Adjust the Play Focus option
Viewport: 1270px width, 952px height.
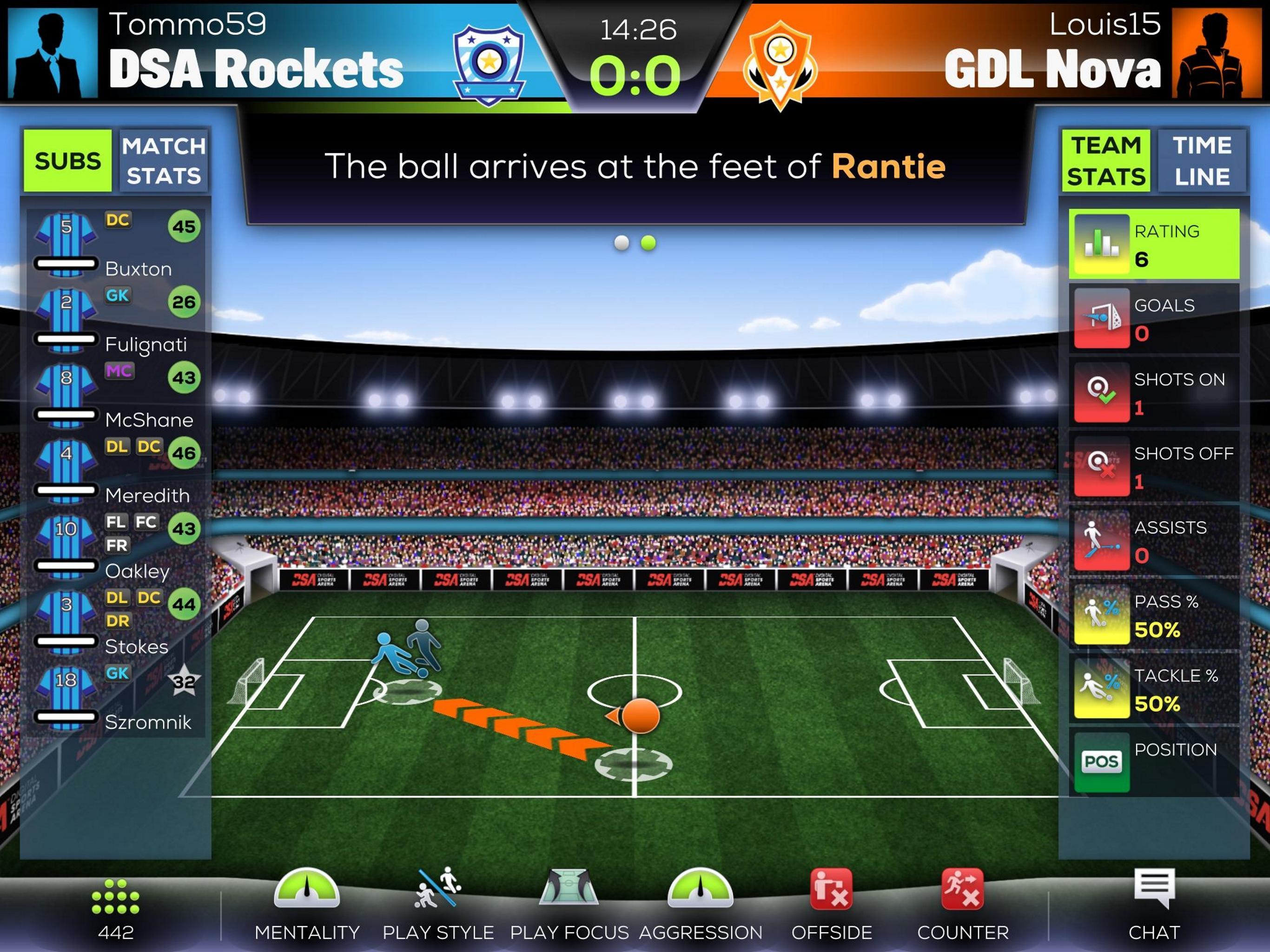pos(569,904)
